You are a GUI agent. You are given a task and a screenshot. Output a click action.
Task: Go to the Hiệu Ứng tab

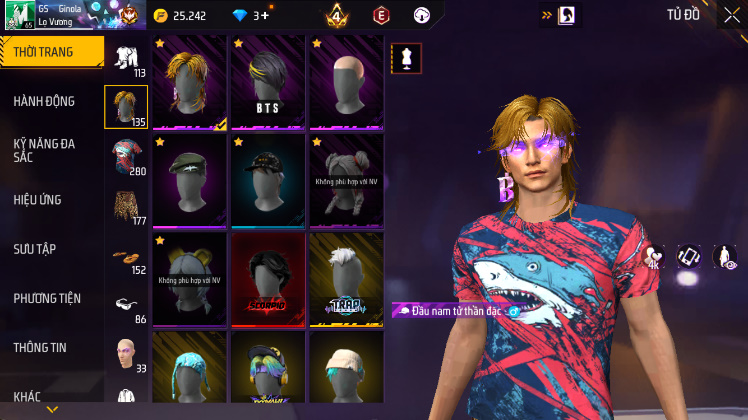pyautogui.click(x=40, y=200)
